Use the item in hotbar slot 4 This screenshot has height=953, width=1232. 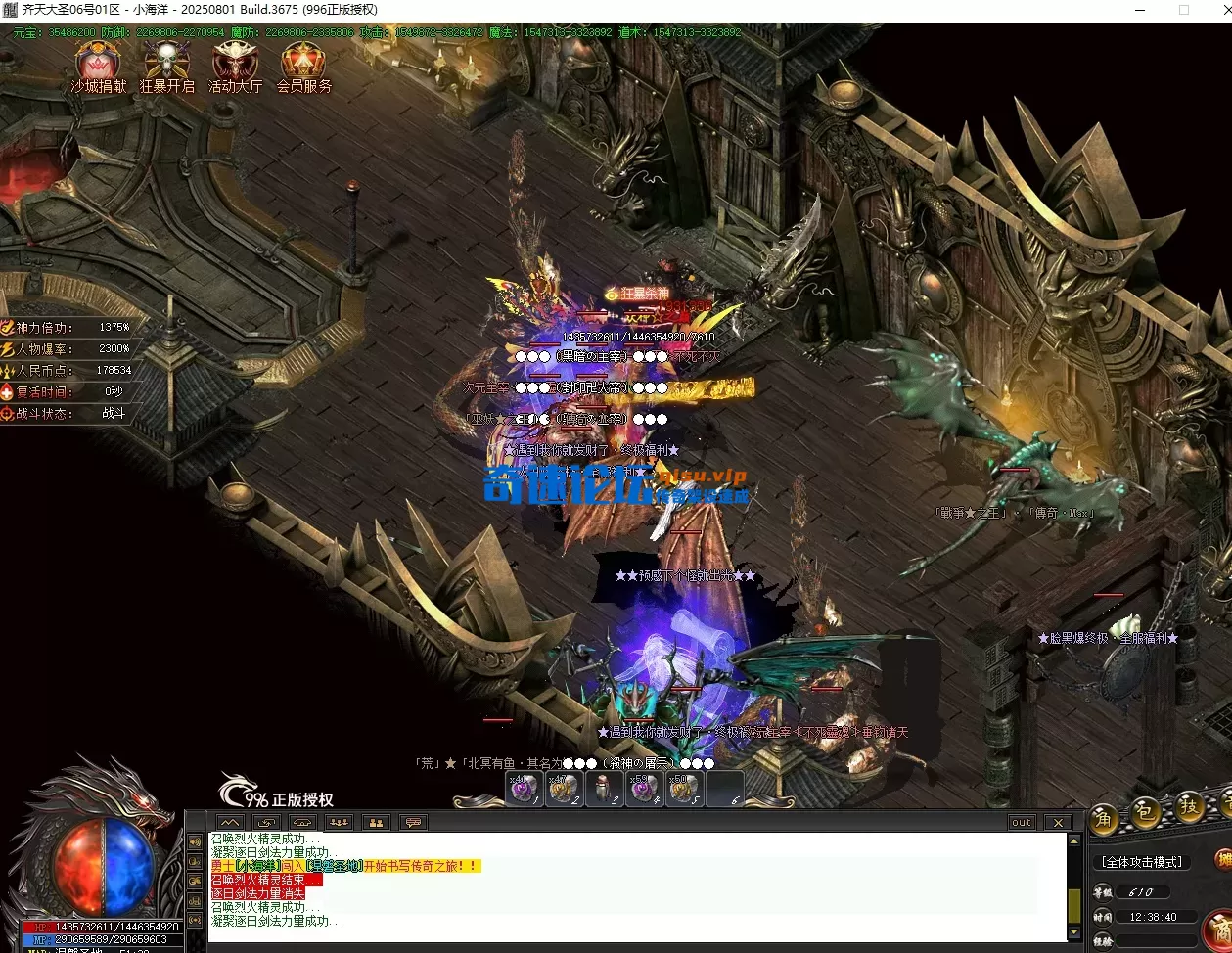[x=644, y=788]
